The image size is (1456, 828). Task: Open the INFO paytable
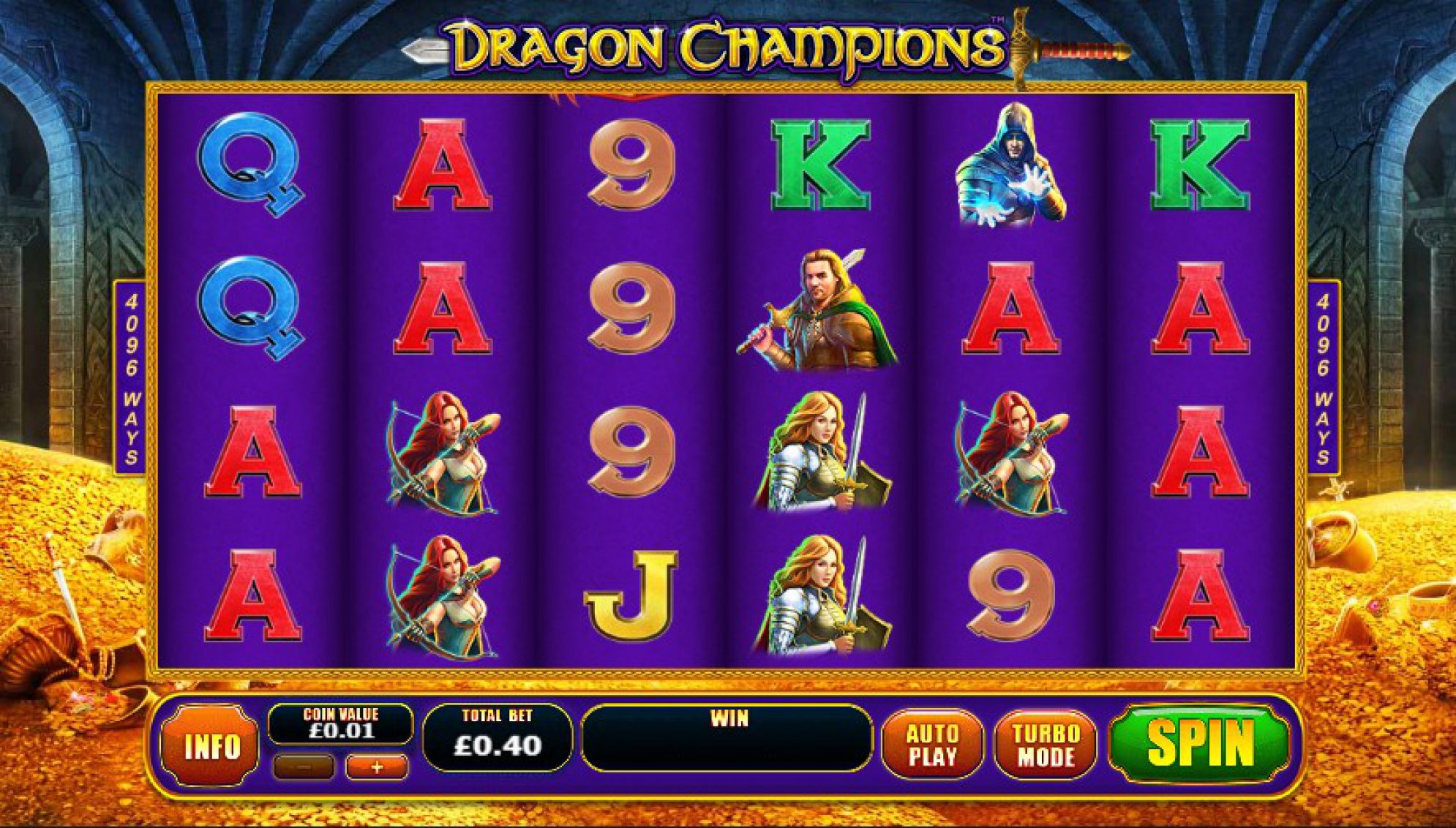[211, 746]
